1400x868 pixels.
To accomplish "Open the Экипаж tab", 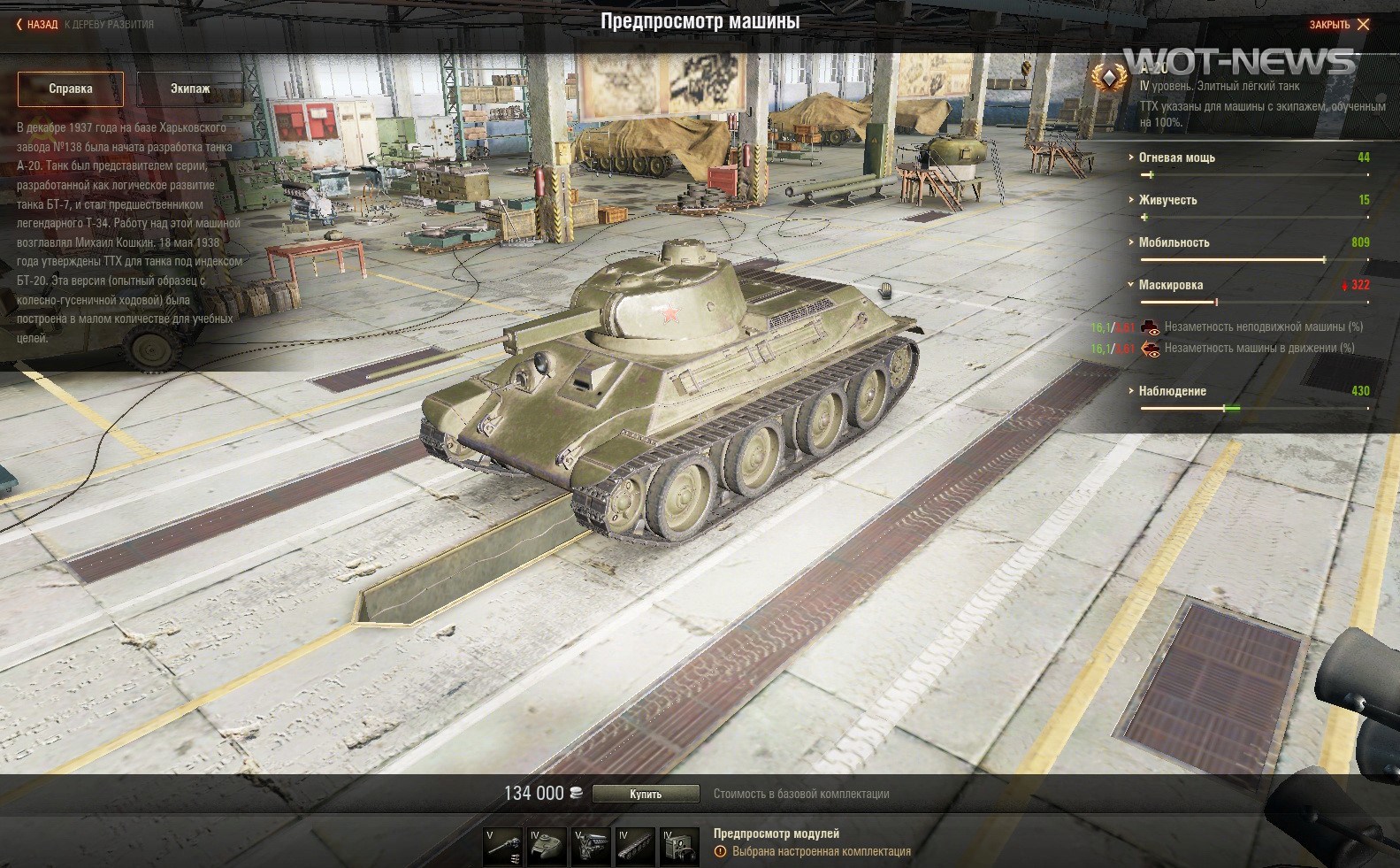I will (190, 88).
